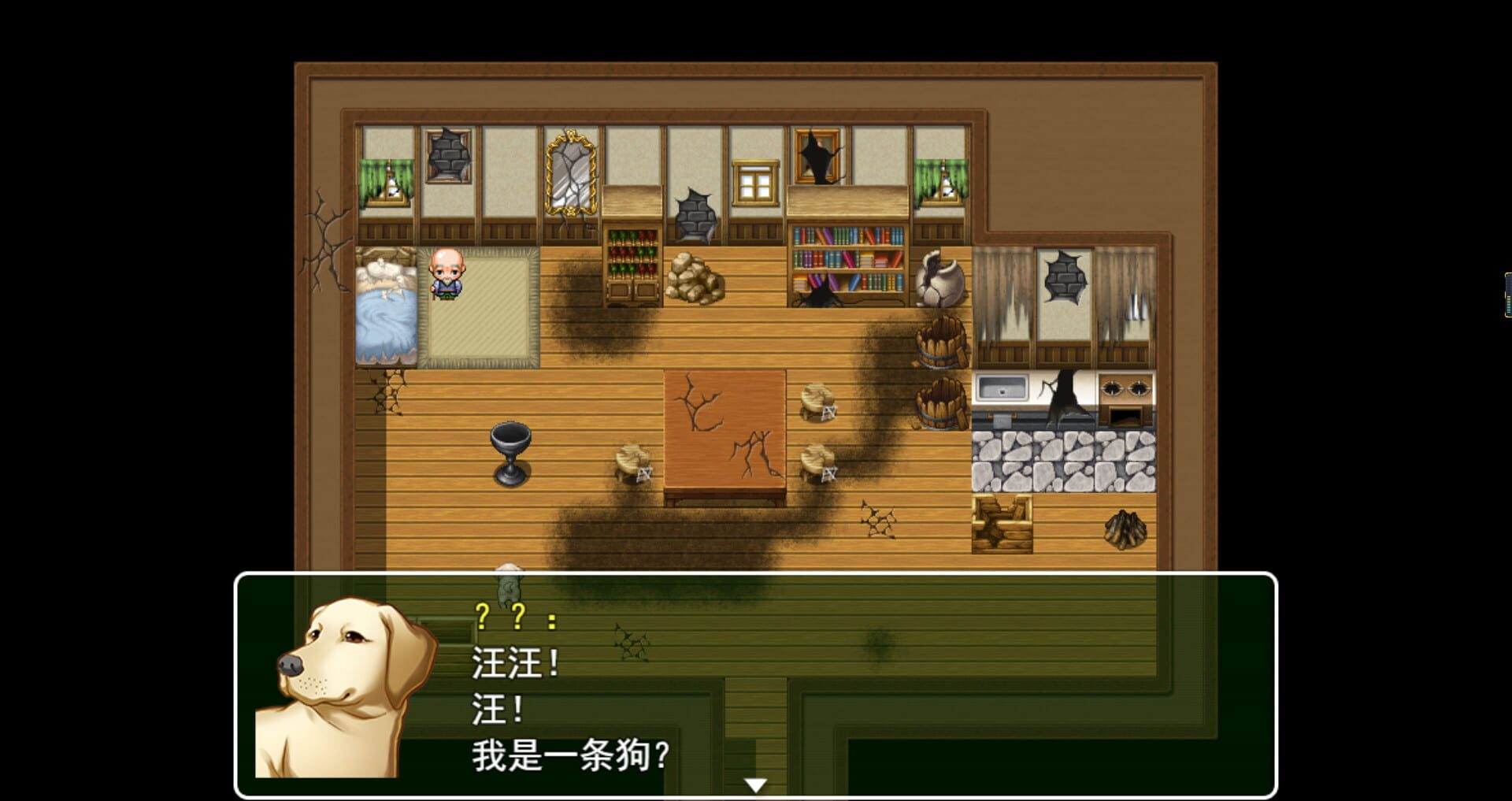The width and height of the screenshot is (1512, 801).
Task: Expand the dialogue with the continue arrow
Action: tap(756, 784)
